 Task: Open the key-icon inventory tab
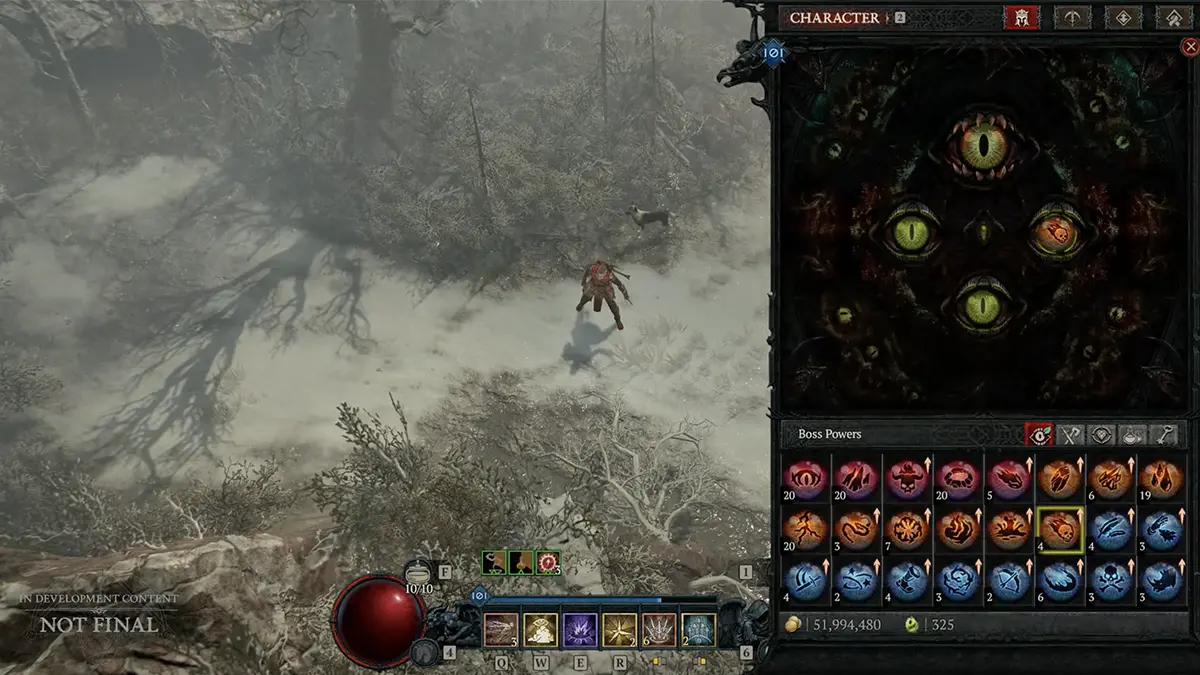point(1164,434)
